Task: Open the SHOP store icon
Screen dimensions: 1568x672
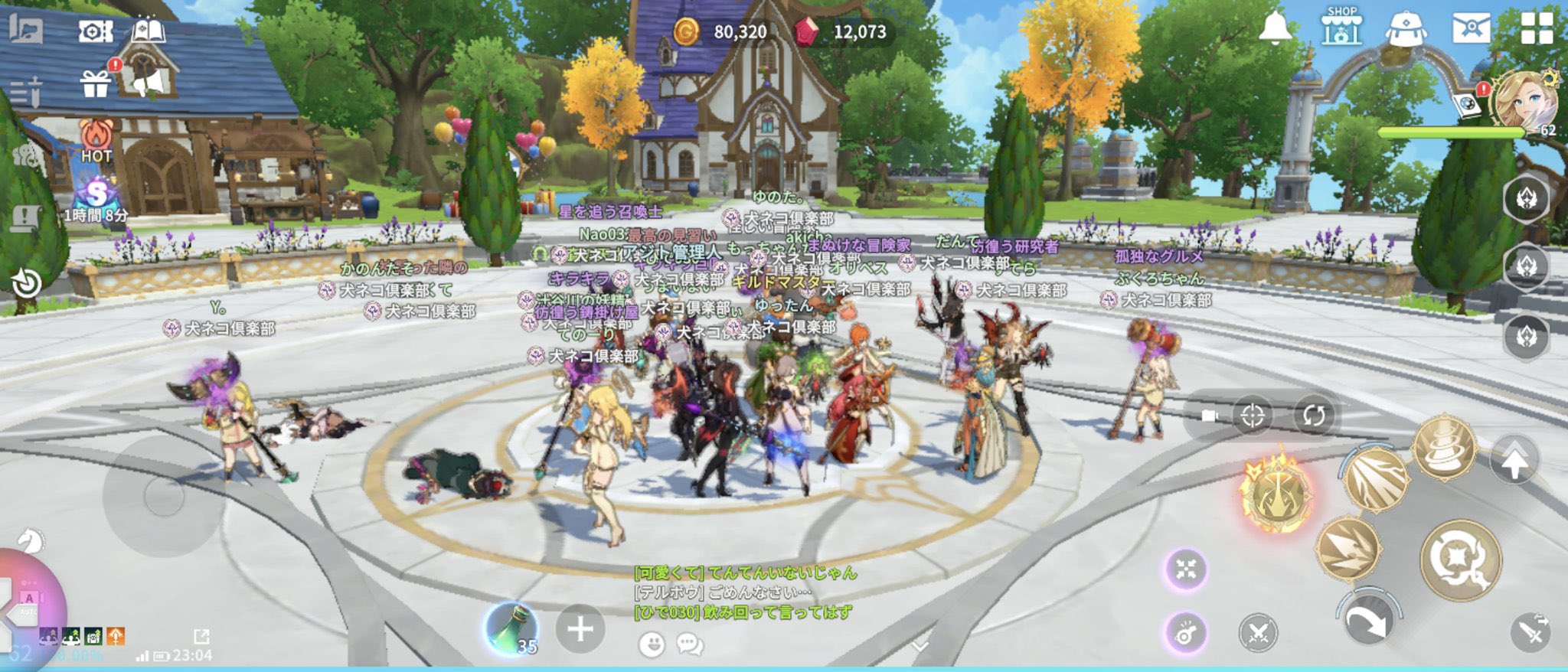Action: (1341, 27)
